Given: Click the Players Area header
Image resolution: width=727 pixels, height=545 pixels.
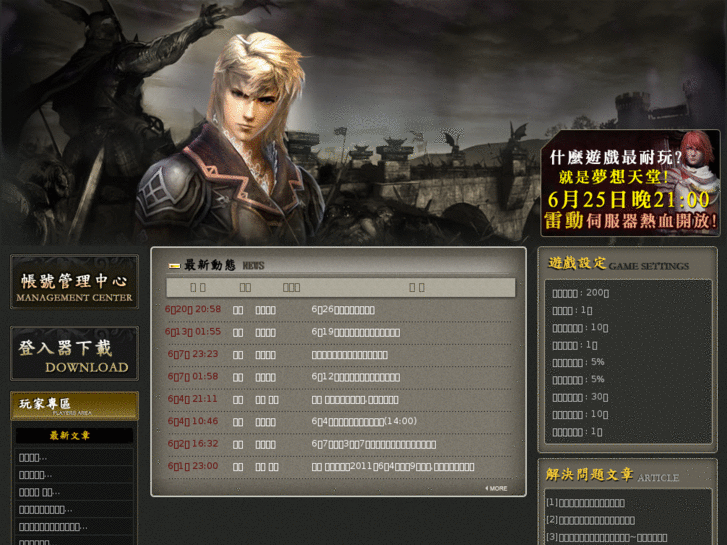Looking at the screenshot, I should (74, 405).
